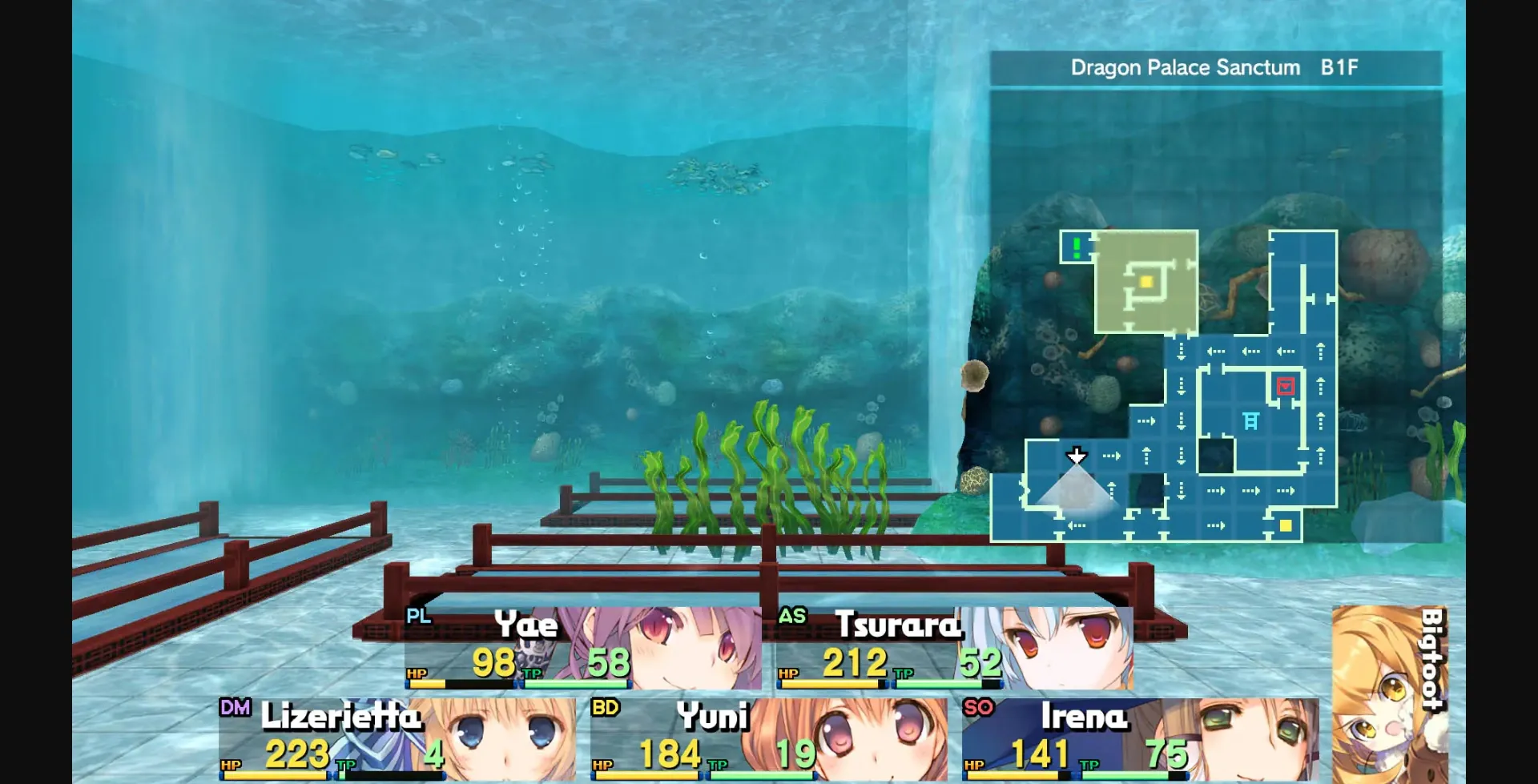Viewport: 1538px width, 784px height.
Task: Click the yellow stairs square inside the beige room
Action: [1146, 282]
